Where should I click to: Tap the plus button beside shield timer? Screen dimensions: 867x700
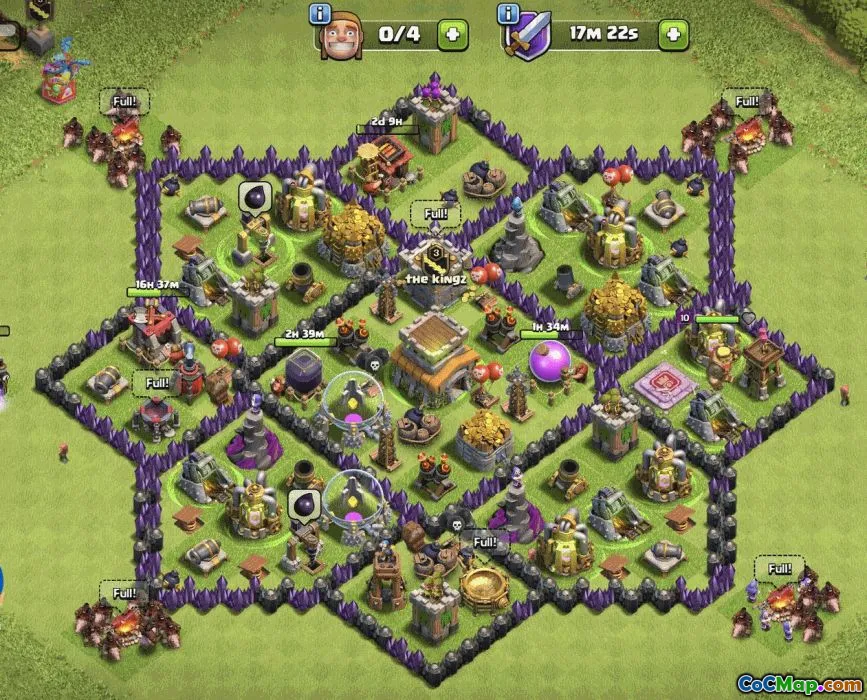673,34
